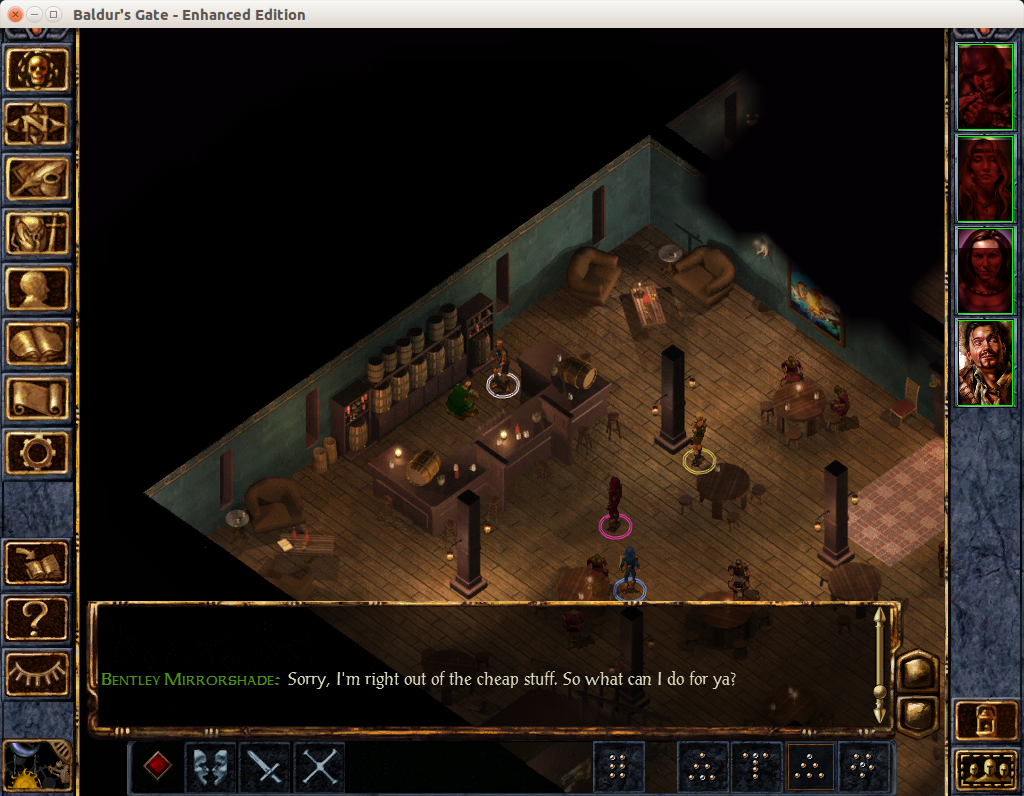
Task: Toggle the padlock AI button
Action: pos(985,719)
